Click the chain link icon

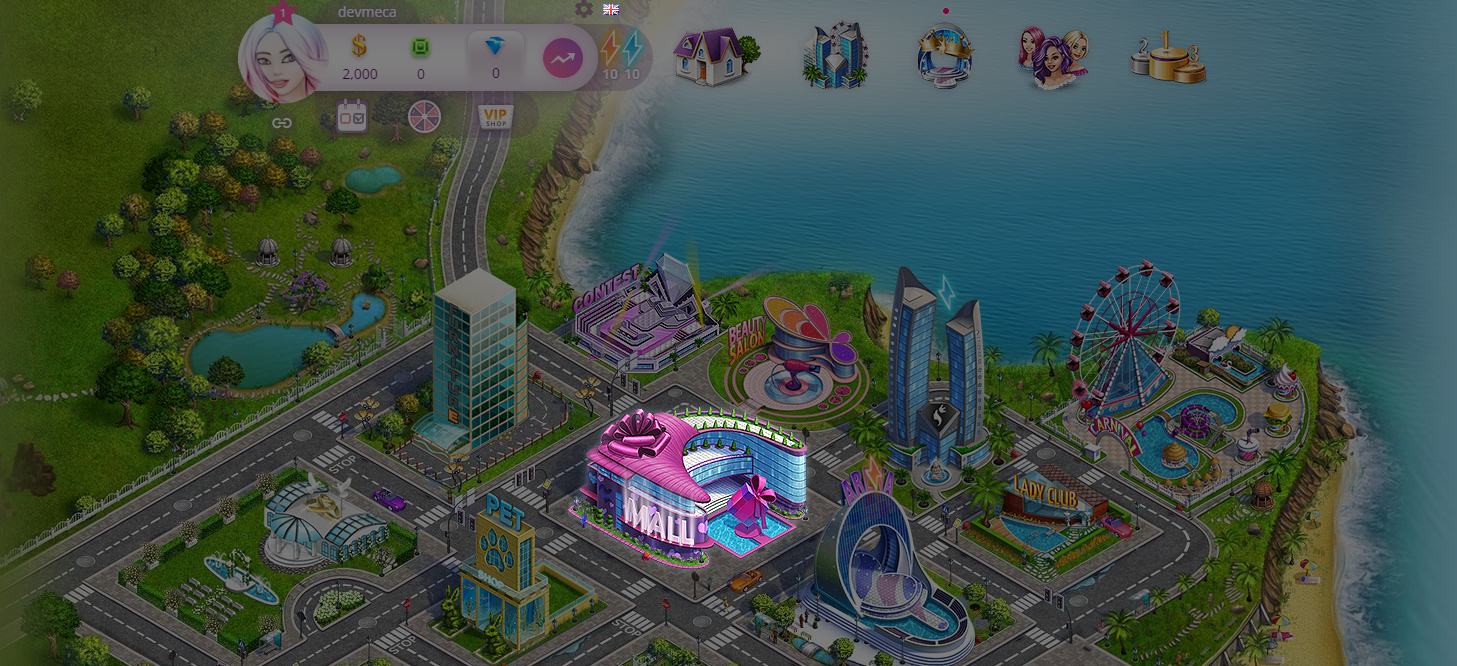tap(282, 123)
